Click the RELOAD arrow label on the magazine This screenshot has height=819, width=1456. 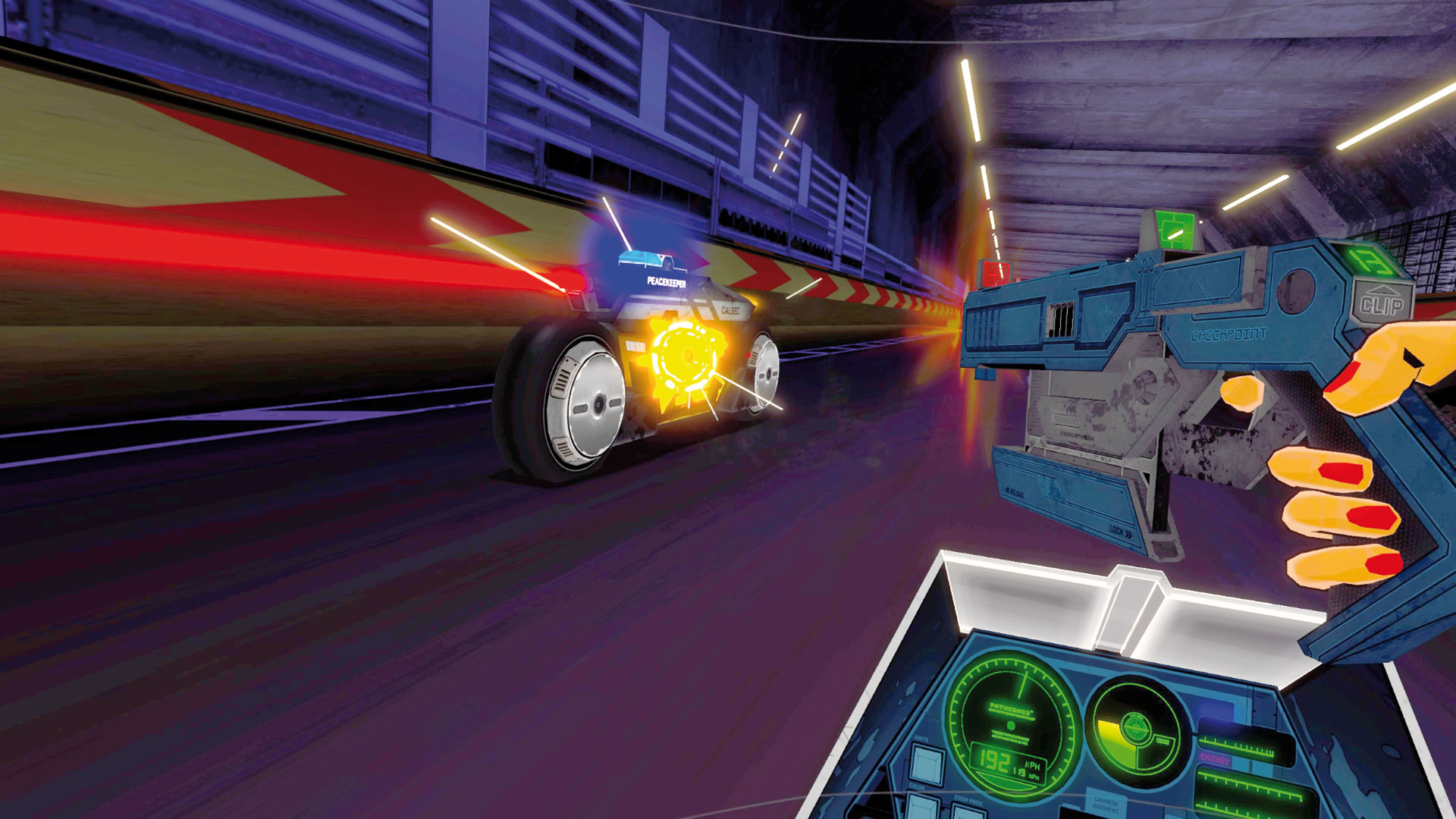pos(1014,491)
